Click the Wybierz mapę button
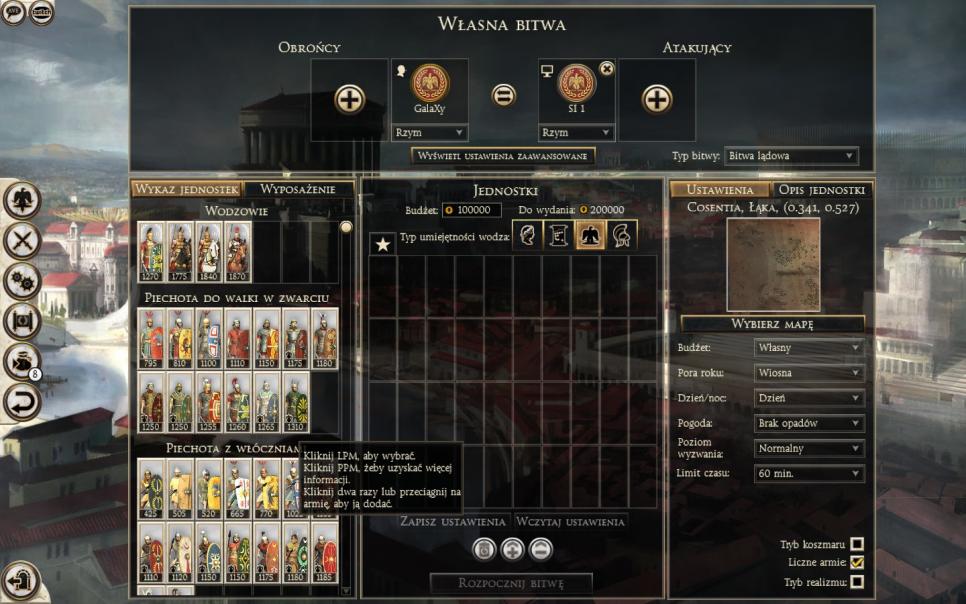This screenshot has width=966, height=604. tap(772, 324)
